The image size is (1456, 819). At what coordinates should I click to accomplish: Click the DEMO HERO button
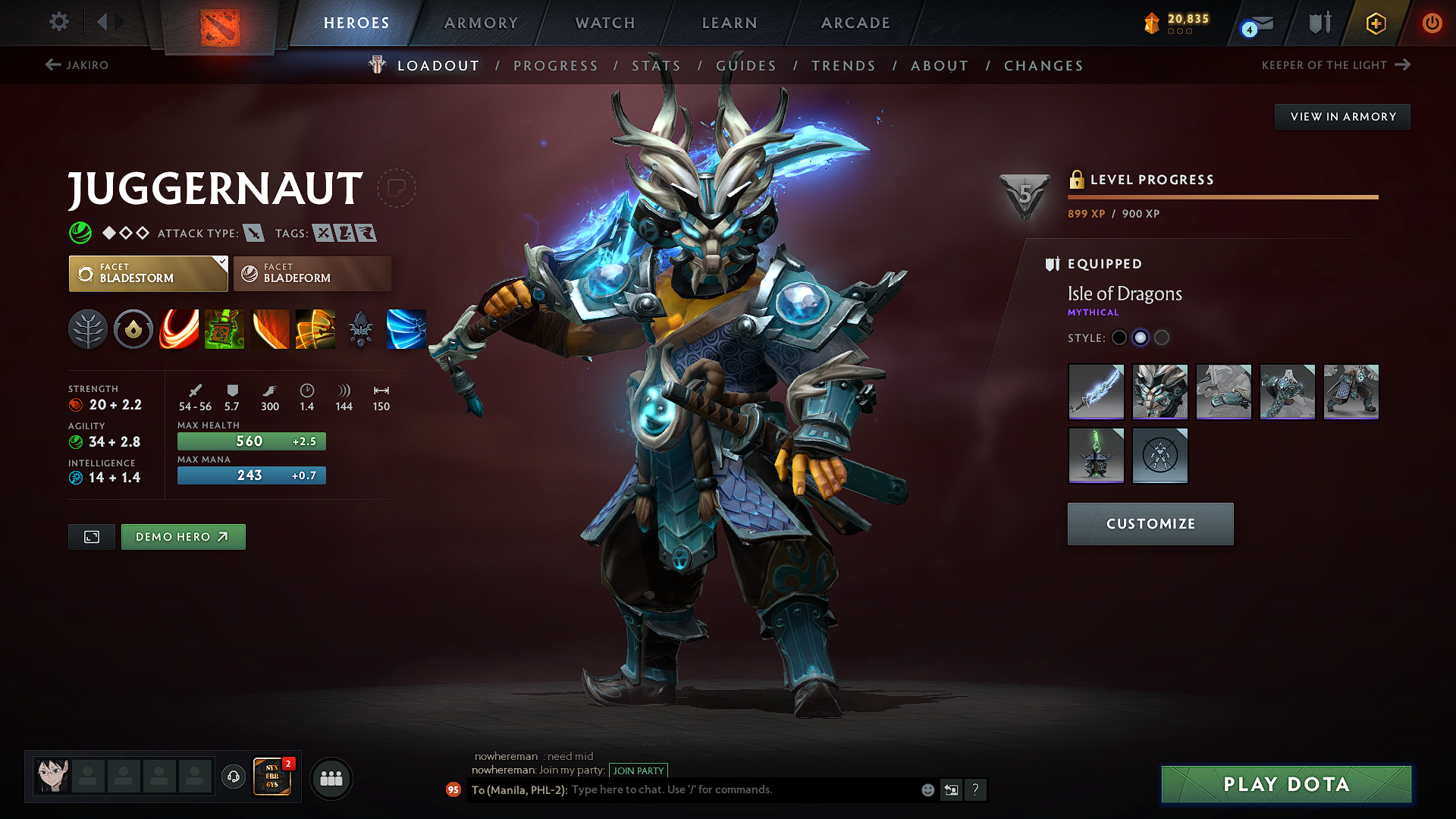coord(183,536)
